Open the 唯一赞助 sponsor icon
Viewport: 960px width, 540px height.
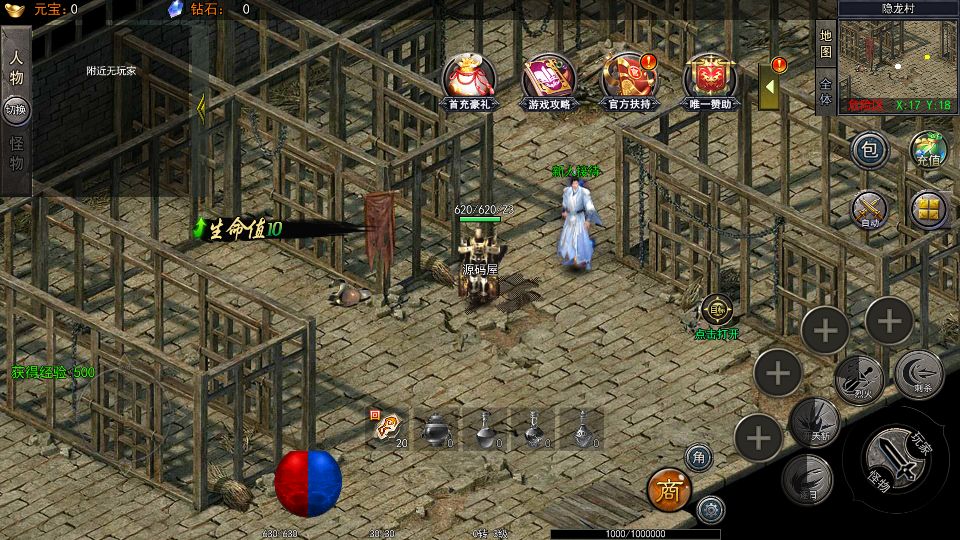tap(710, 80)
